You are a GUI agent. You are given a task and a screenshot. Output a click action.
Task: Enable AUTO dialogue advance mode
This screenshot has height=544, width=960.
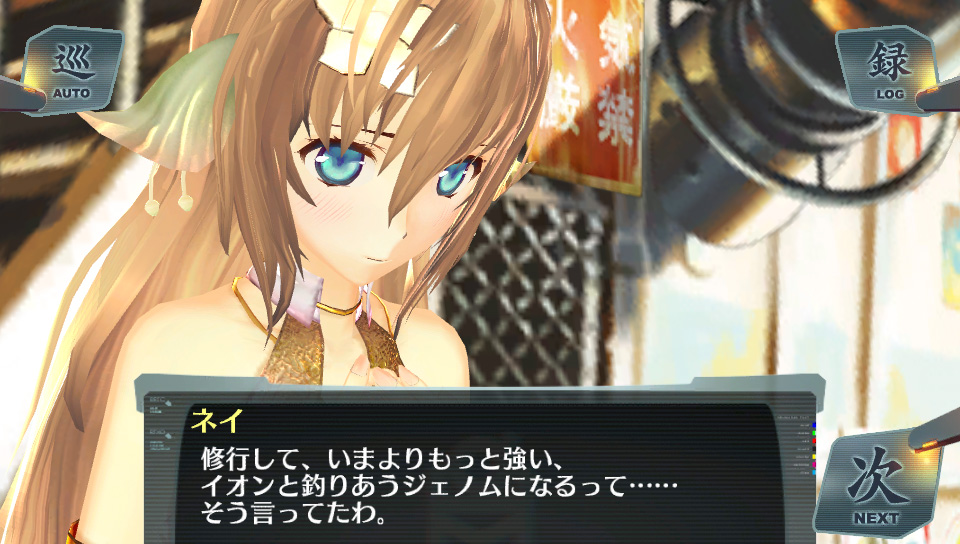point(71,70)
